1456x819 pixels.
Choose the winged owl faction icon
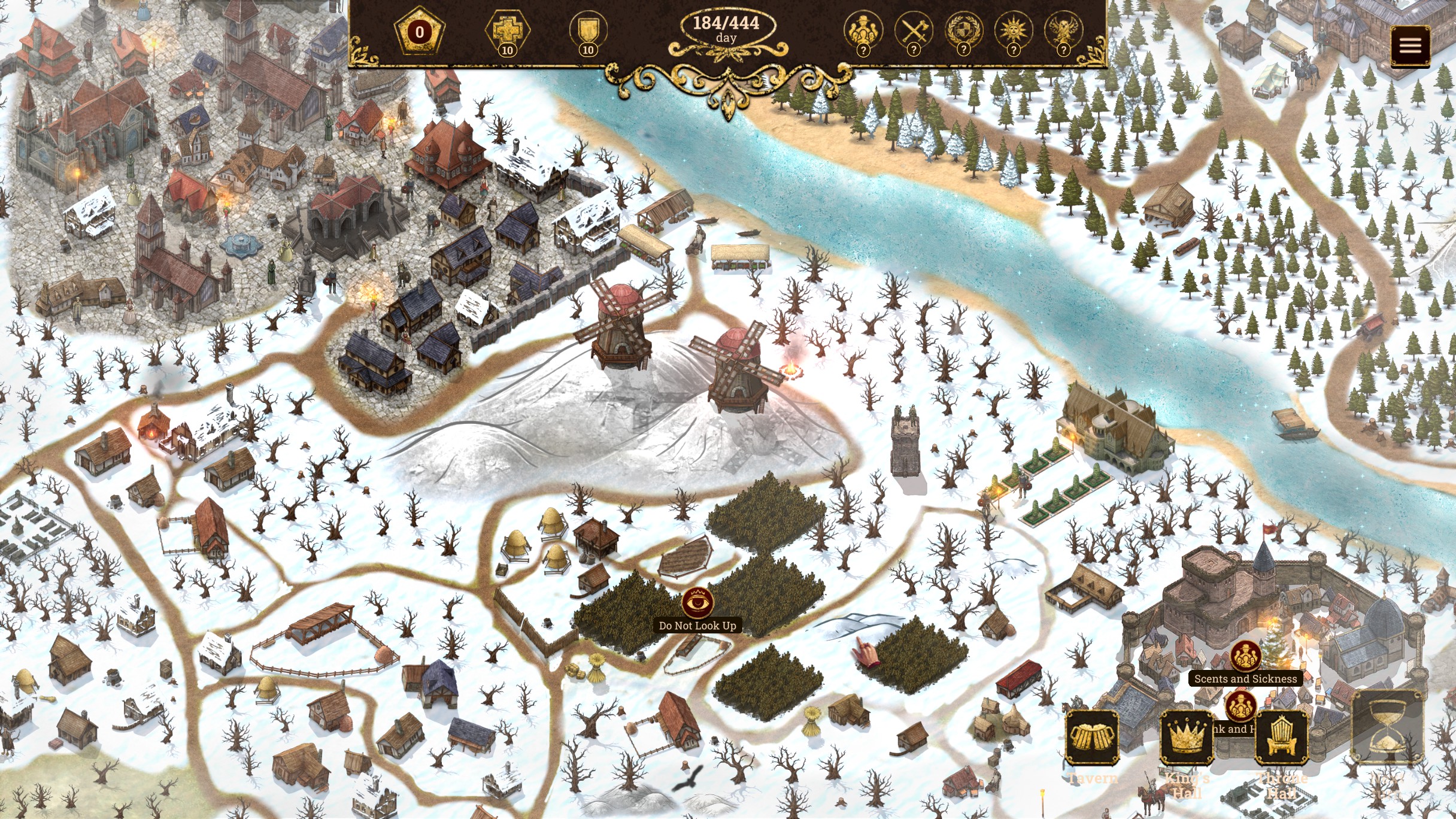tap(1063, 29)
